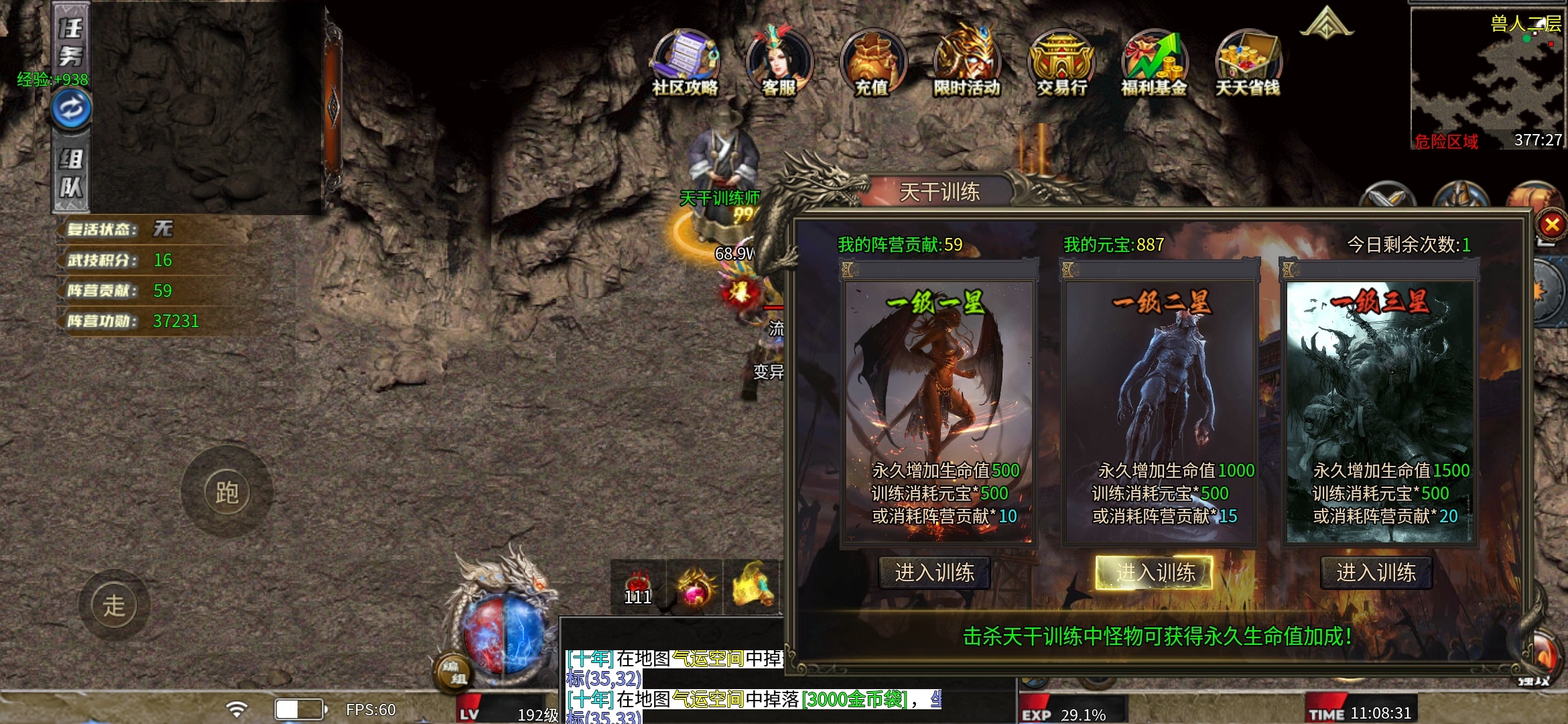
Task: Open the 天天省钱 daily deals
Action: tap(1248, 63)
